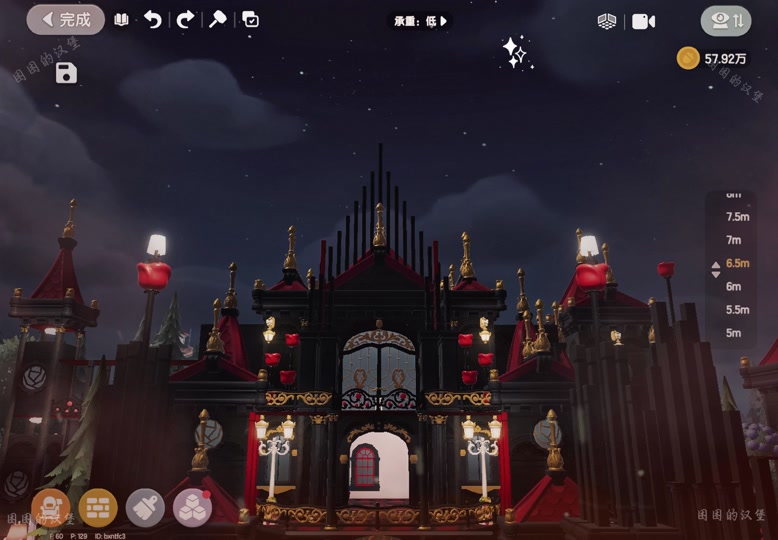The width and height of the screenshot is (778, 540).
Task: Choose the 5m height level
Action: coord(734,333)
